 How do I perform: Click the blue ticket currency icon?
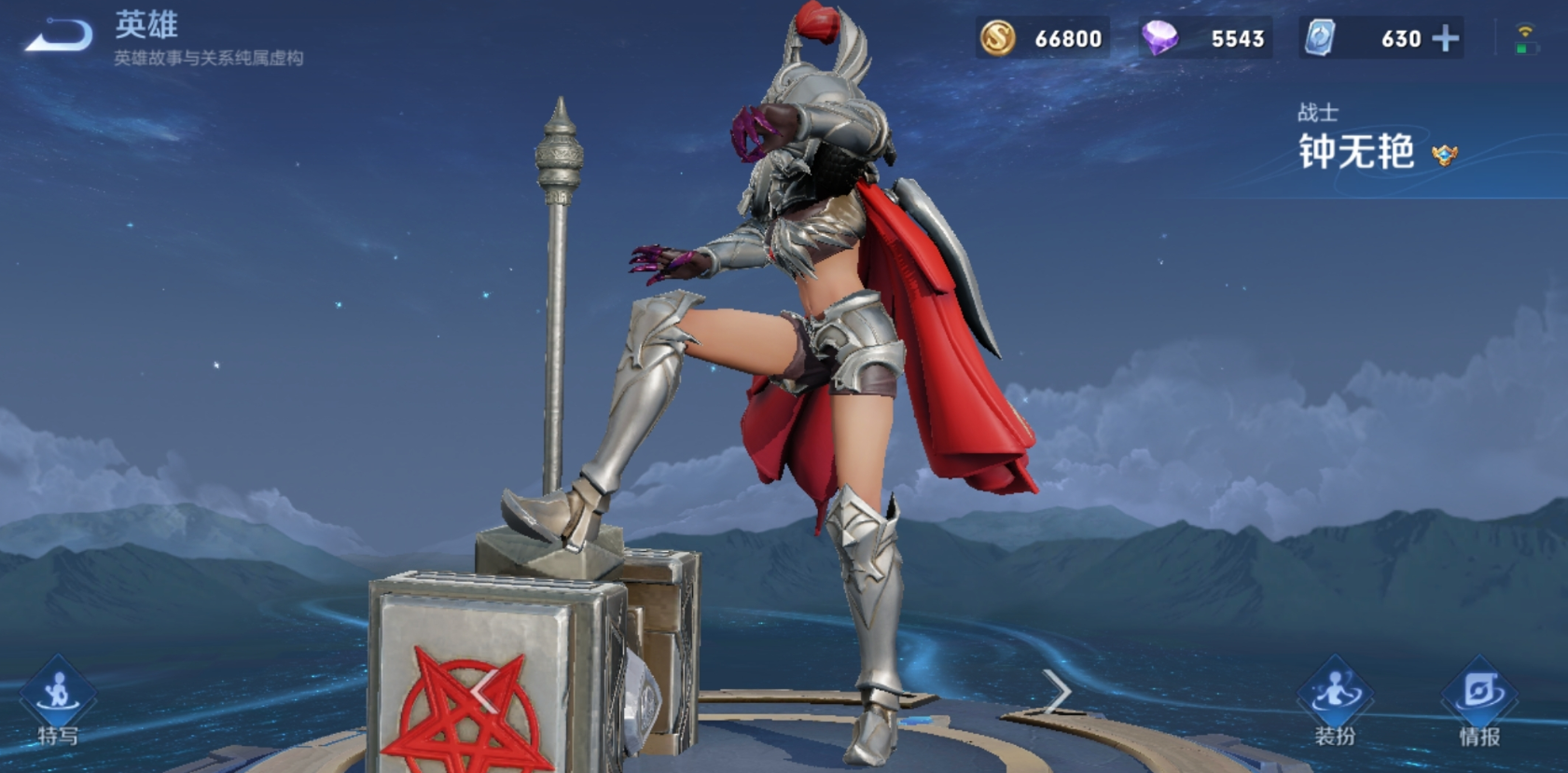click(1320, 38)
